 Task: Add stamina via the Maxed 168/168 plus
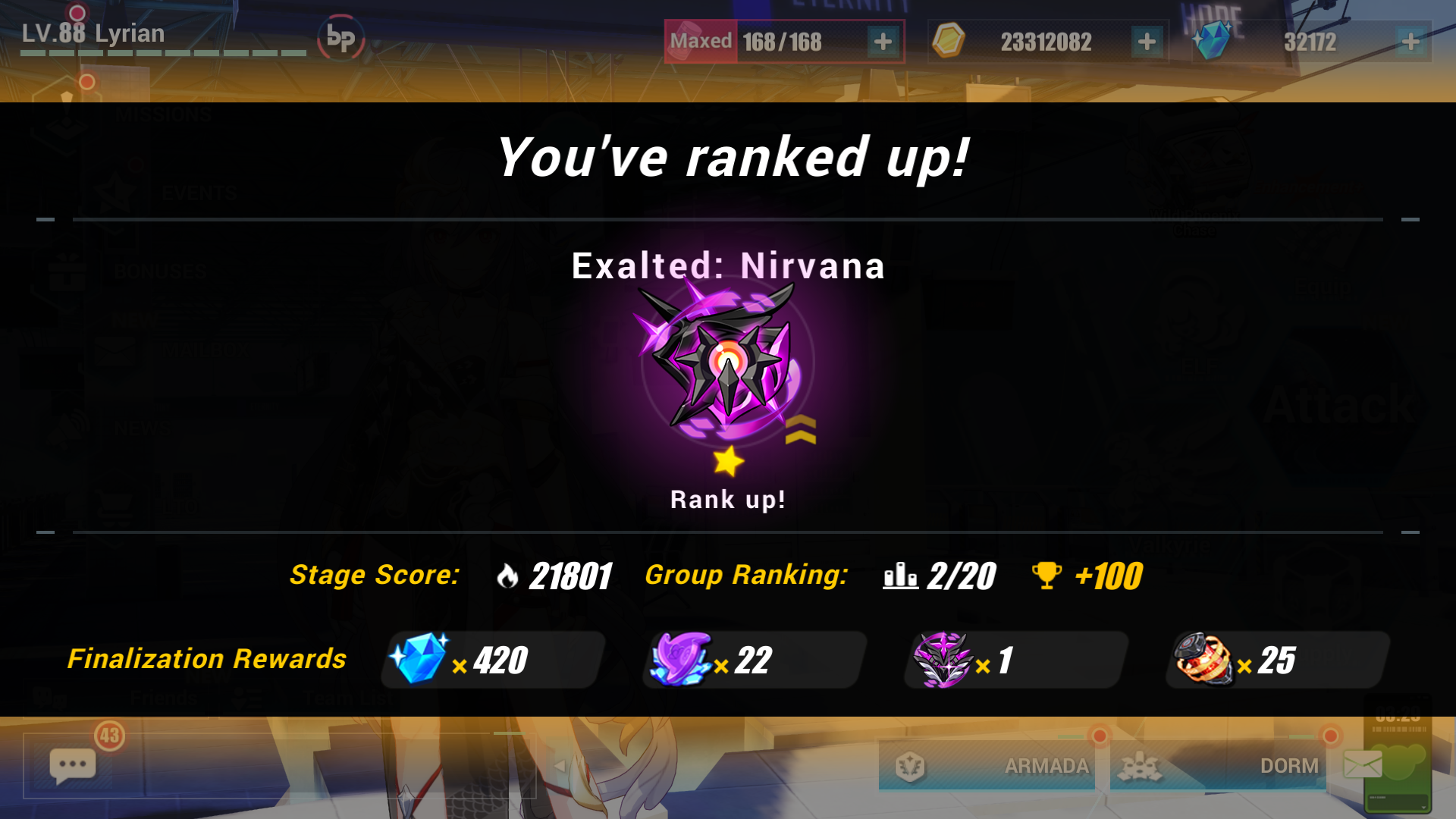[x=882, y=42]
